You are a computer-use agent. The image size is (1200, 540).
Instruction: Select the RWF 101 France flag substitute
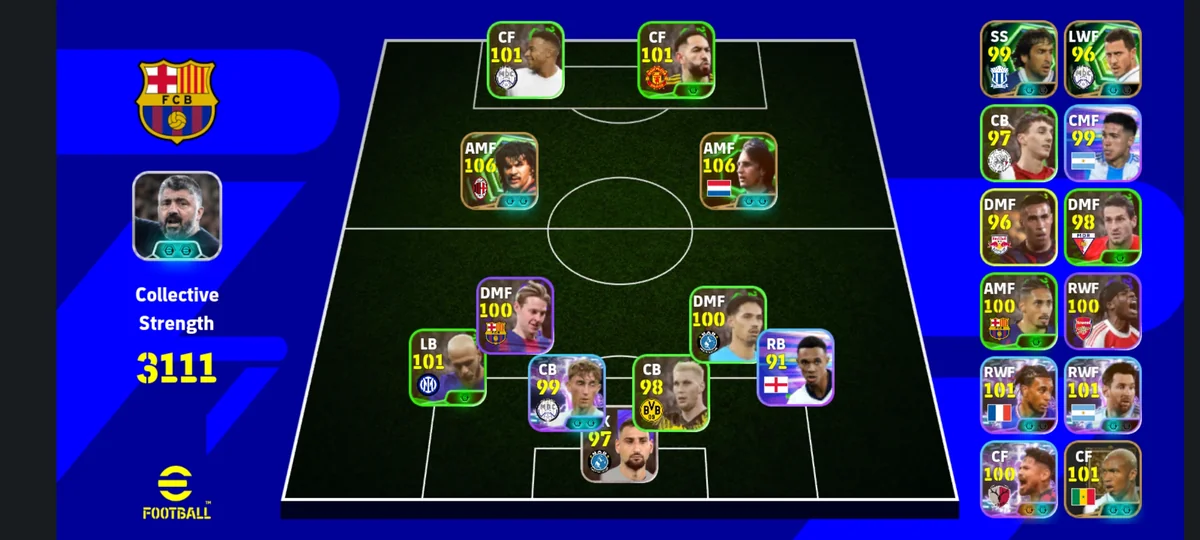1018,395
